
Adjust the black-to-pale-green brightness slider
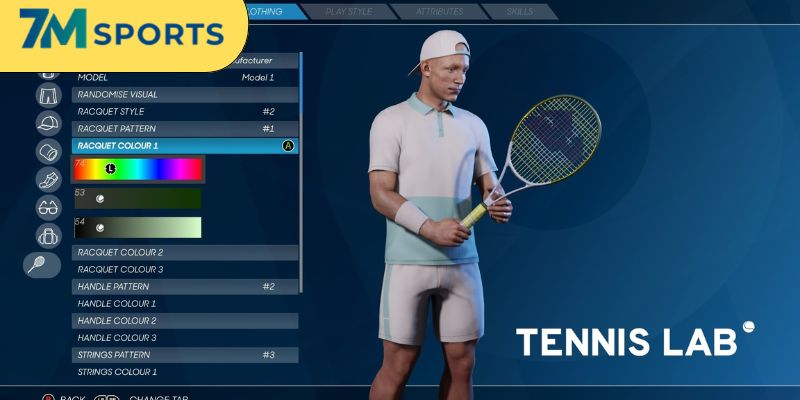(138, 228)
